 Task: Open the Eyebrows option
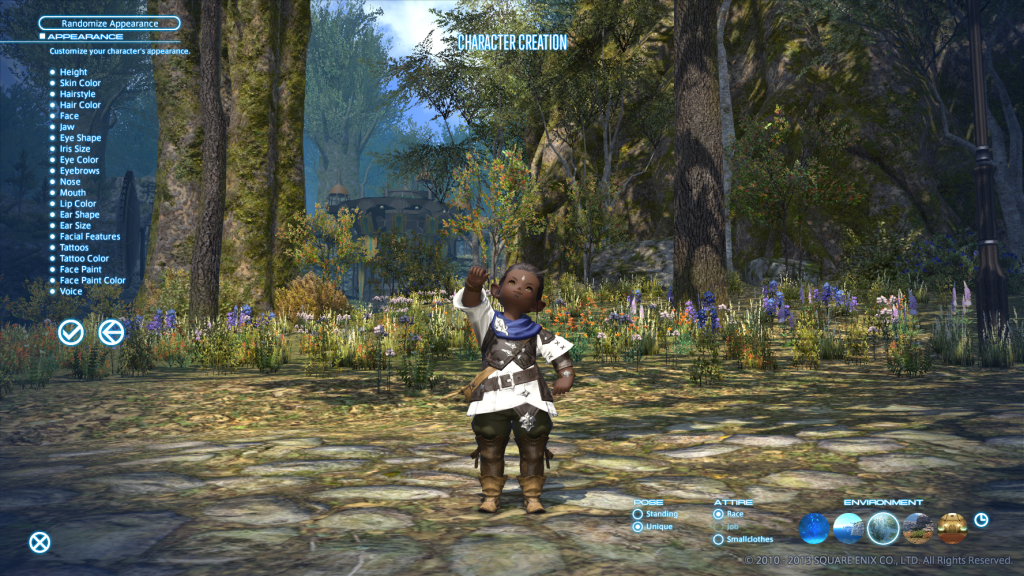[78, 171]
